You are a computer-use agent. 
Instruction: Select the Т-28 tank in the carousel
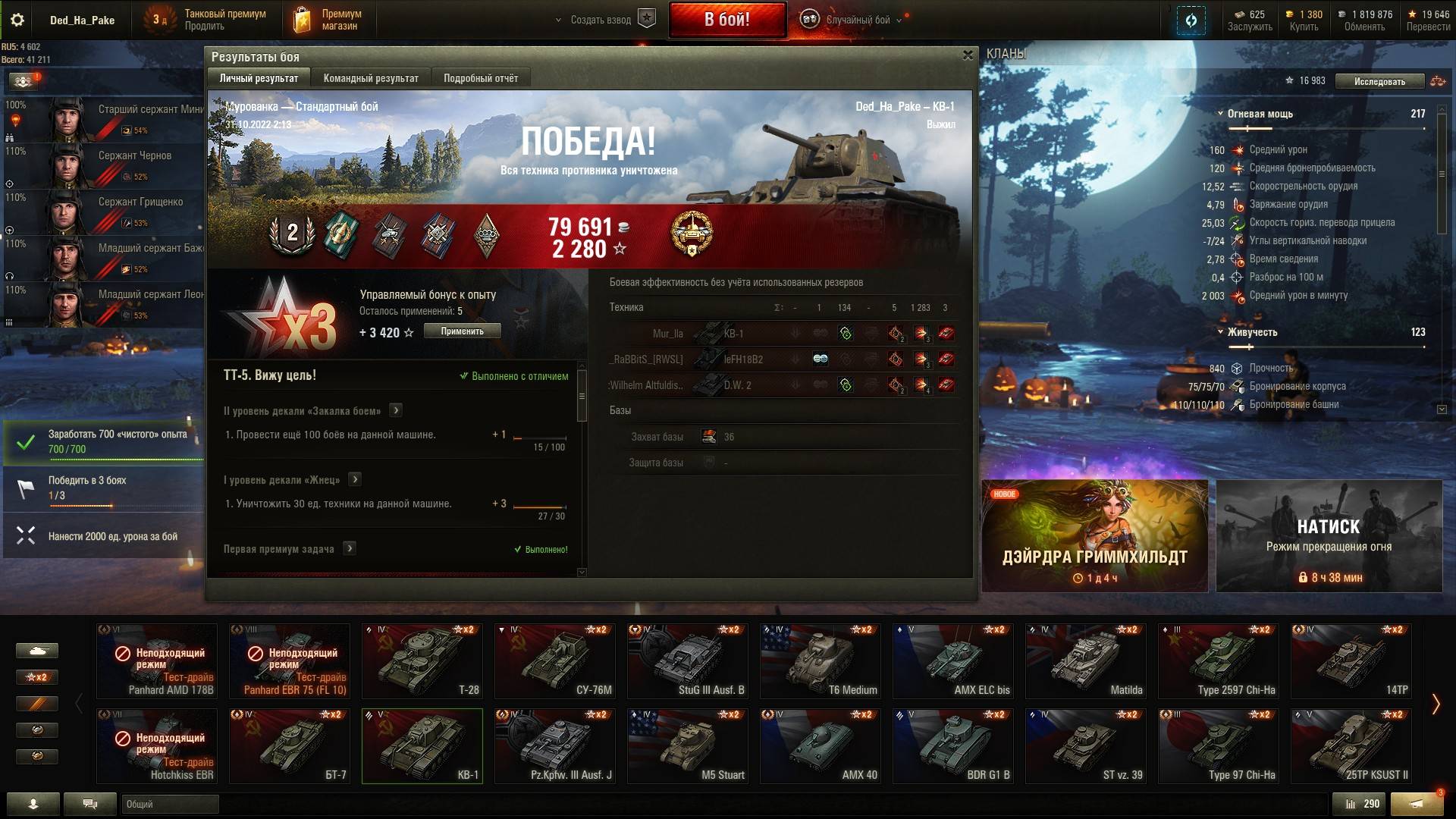[x=422, y=661]
